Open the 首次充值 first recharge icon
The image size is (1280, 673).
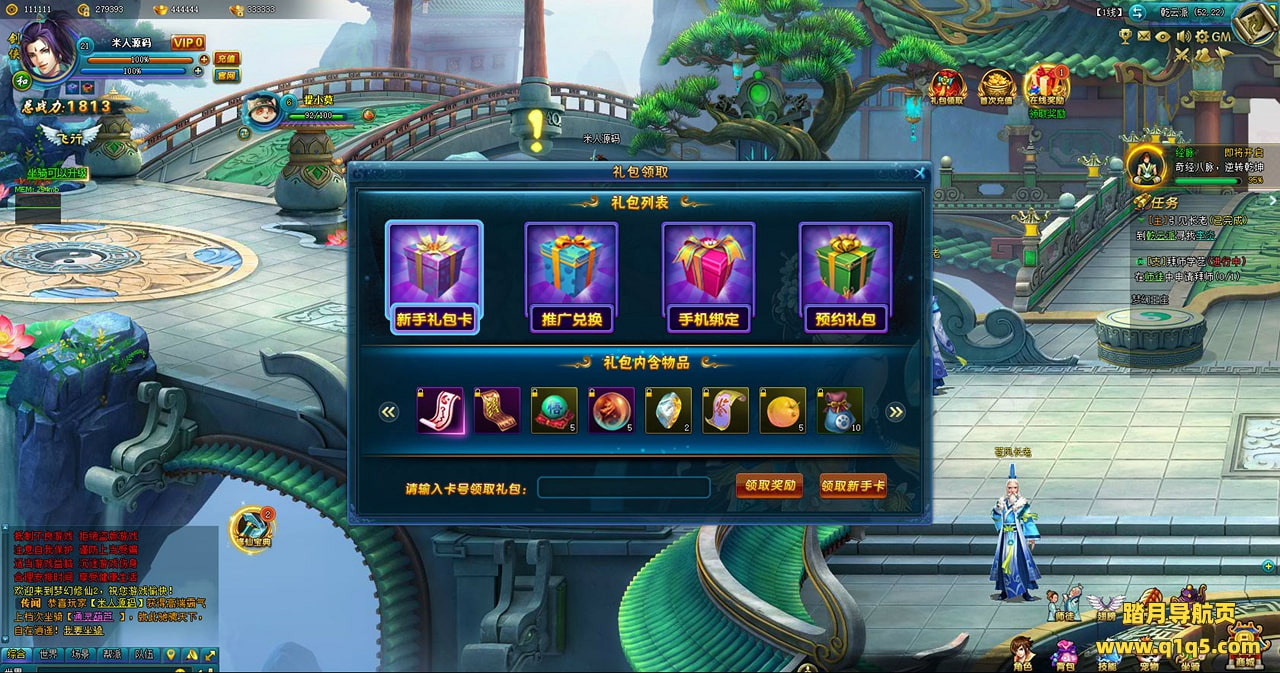click(996, 87)
